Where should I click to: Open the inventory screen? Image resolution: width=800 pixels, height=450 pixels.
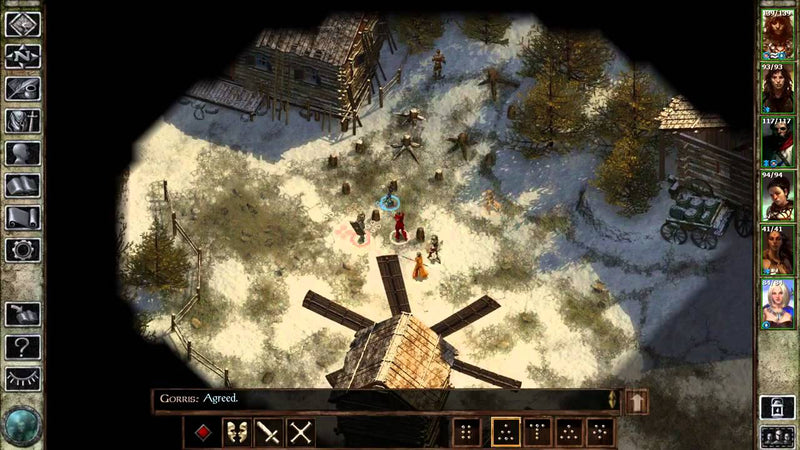pyautogui.click(x=23, y=121)
